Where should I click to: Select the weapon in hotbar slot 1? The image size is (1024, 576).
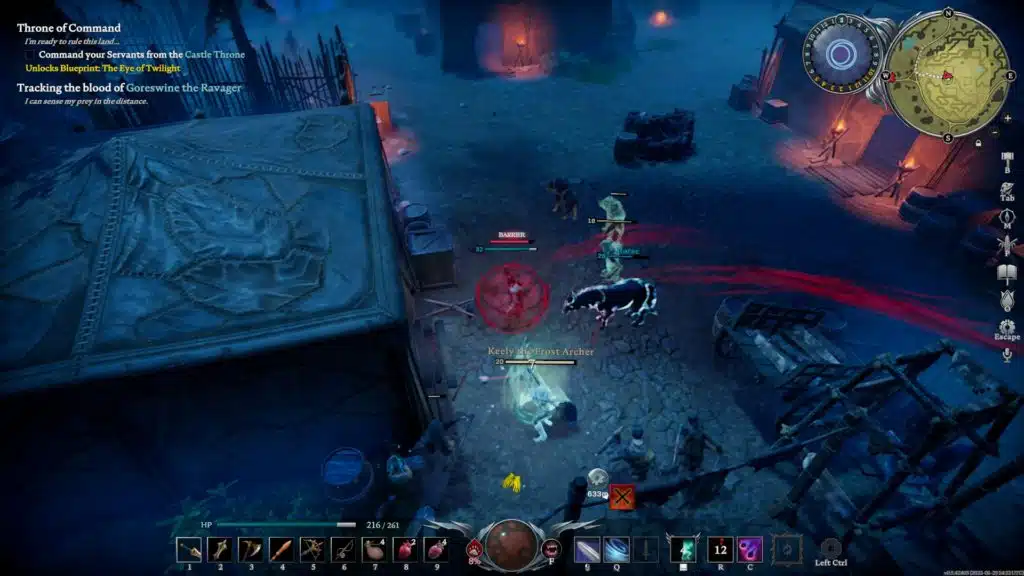pos(189,548)
